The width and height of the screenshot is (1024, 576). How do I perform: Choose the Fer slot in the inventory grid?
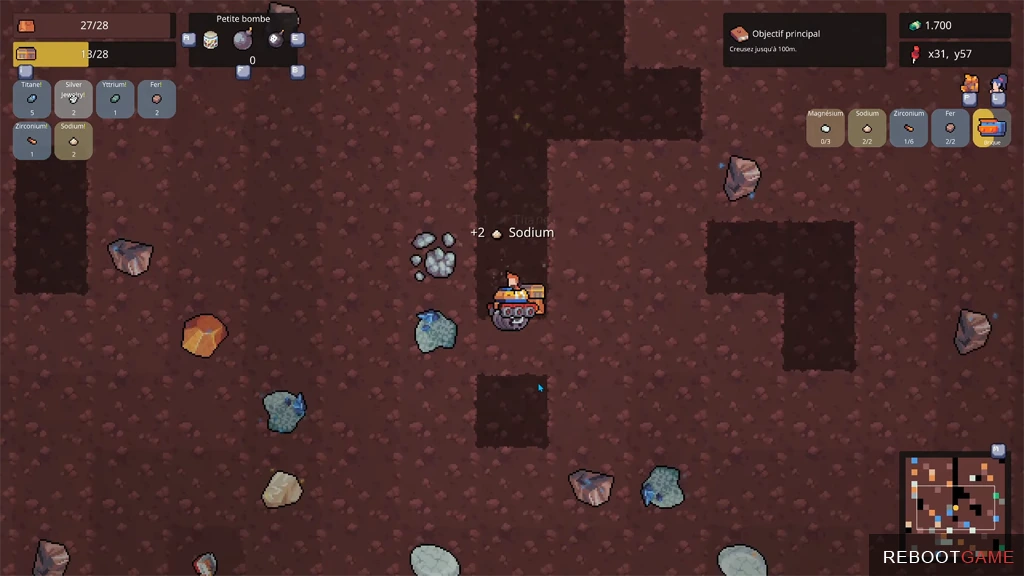pos(156,99)
